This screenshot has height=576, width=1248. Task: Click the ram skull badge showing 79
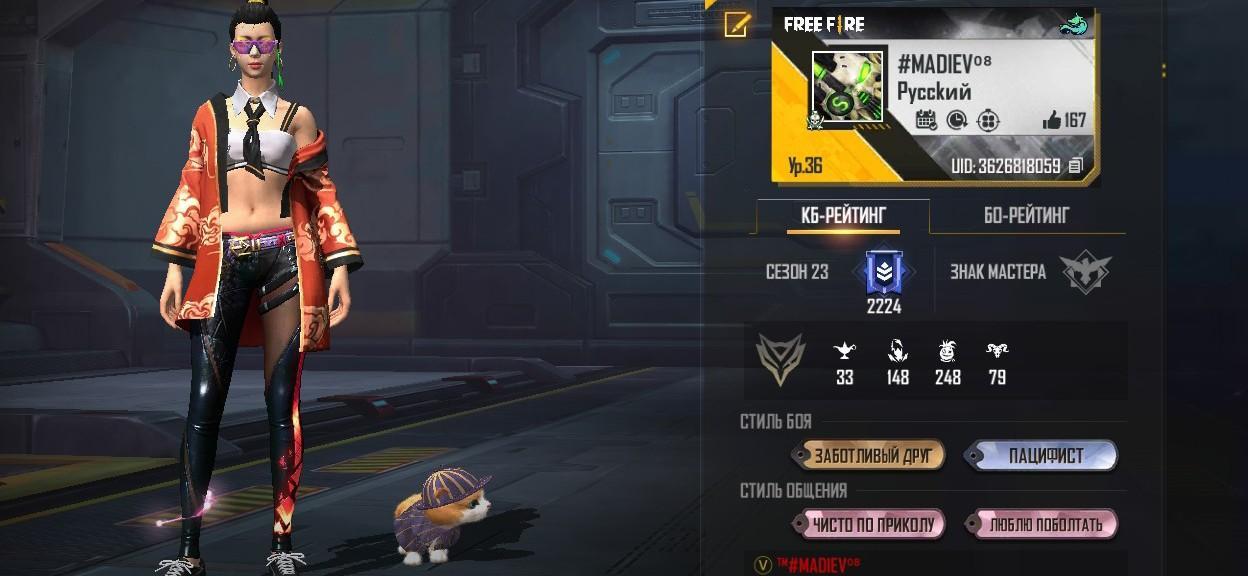[996, 351]
